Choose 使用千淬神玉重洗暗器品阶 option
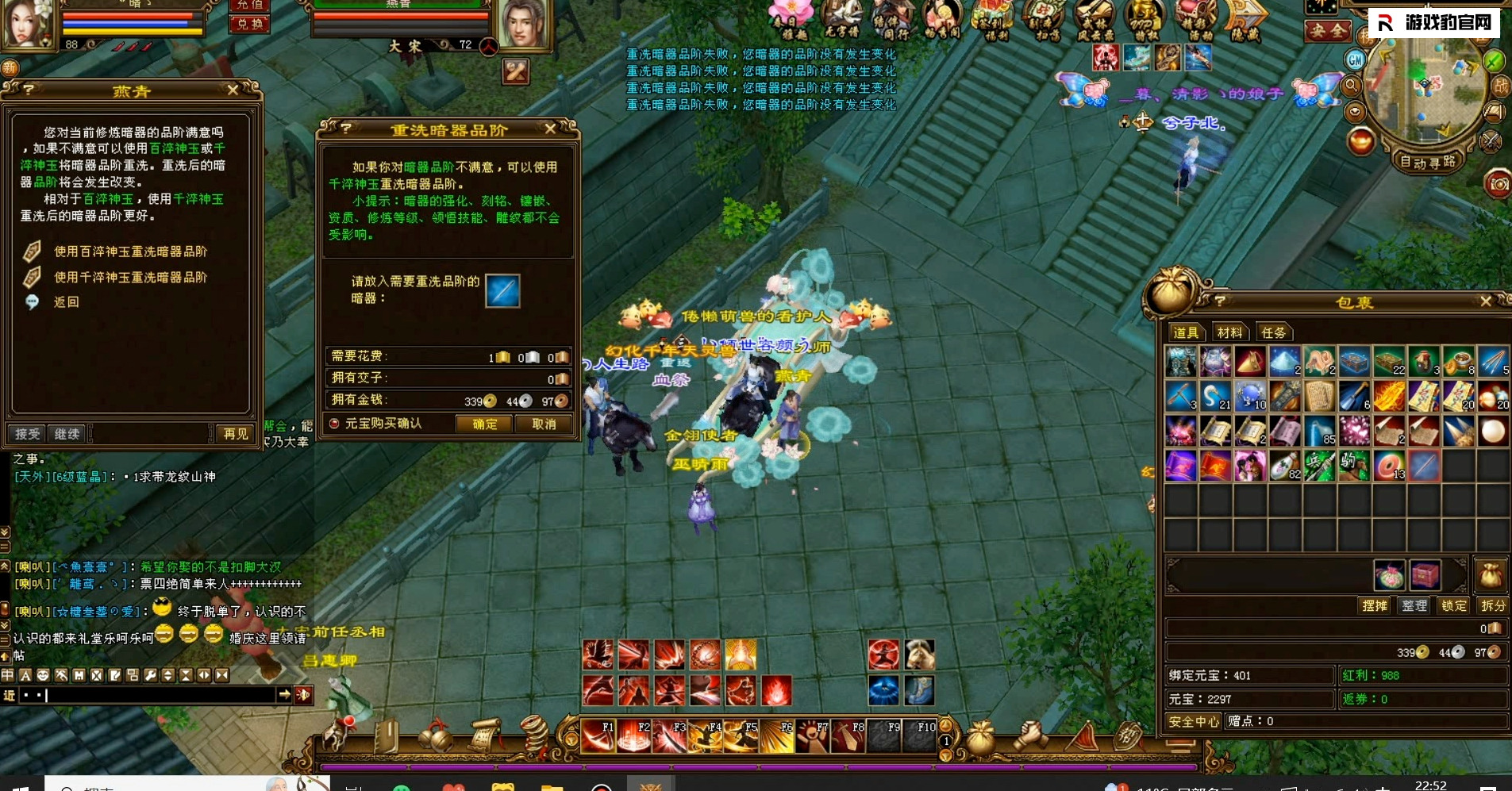The width and height of the screenshot is (1512, 791). 130,277
